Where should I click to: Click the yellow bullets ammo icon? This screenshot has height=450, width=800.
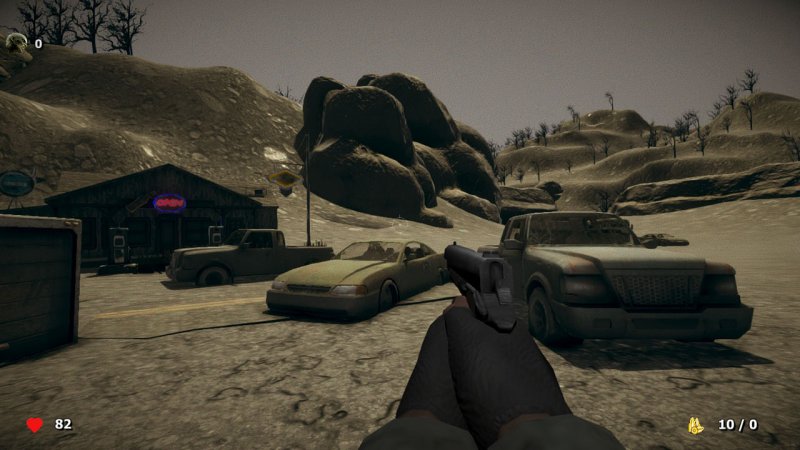click(696, 425)
